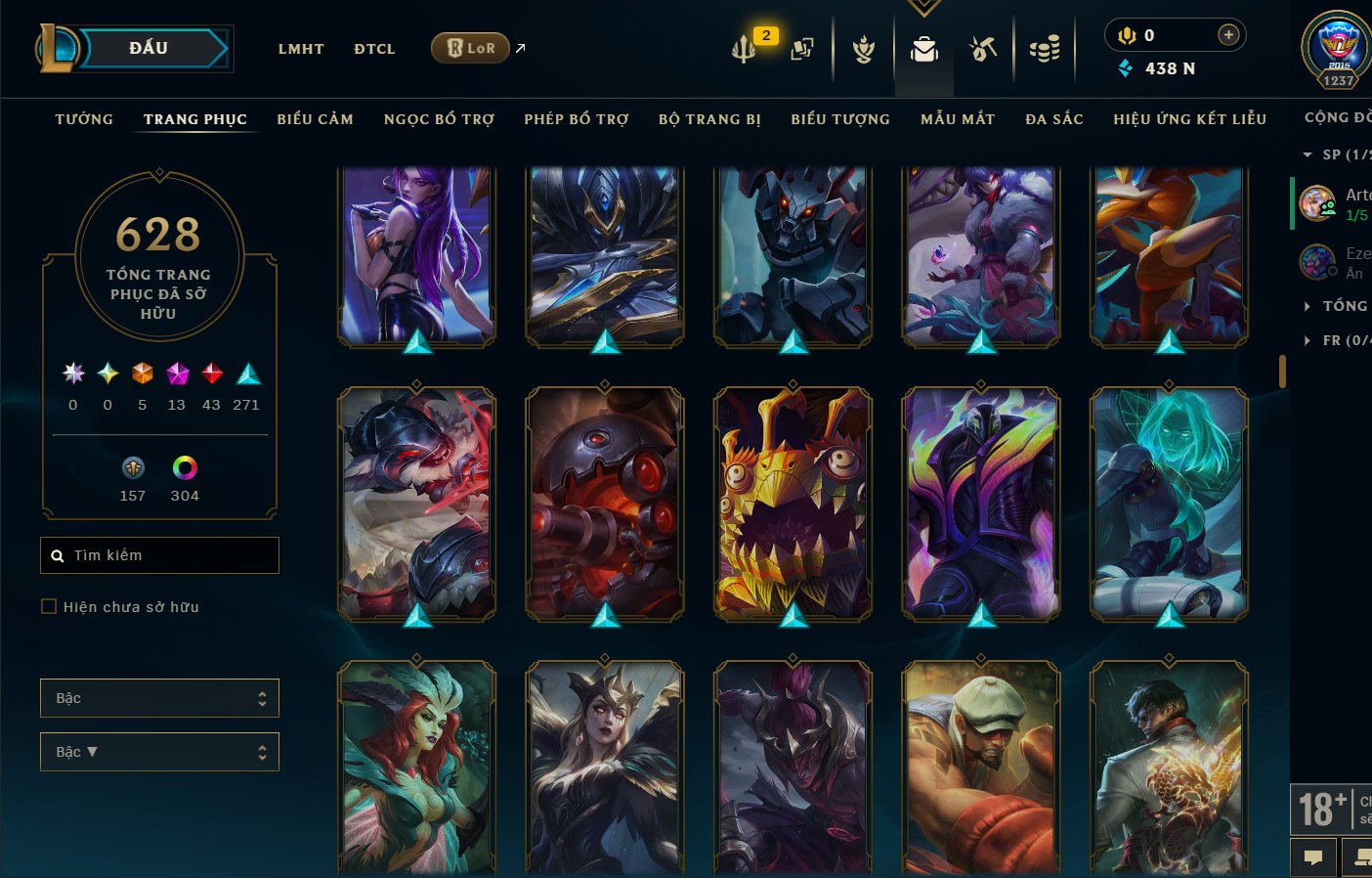Add currency with the plus button
The height and width of the screenshot is (878, 1372).
click(1228, 35)
